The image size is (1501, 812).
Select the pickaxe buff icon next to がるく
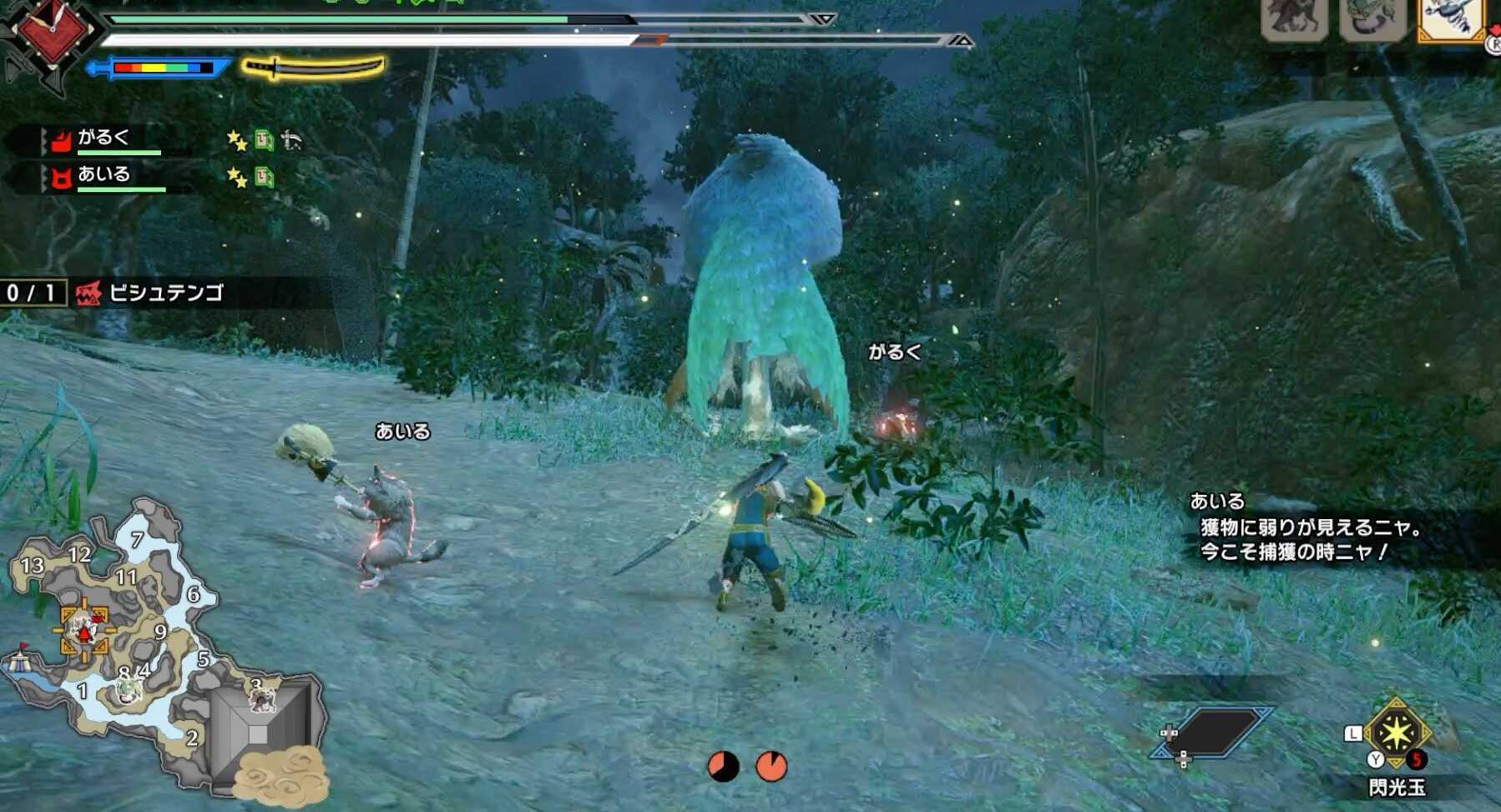[291, 140]
